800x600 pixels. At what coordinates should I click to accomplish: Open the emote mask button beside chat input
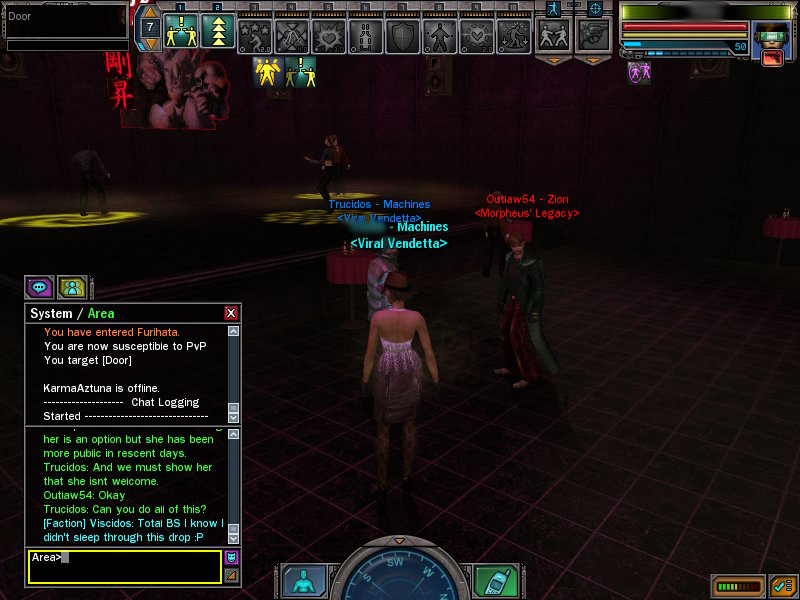[231, 557]
